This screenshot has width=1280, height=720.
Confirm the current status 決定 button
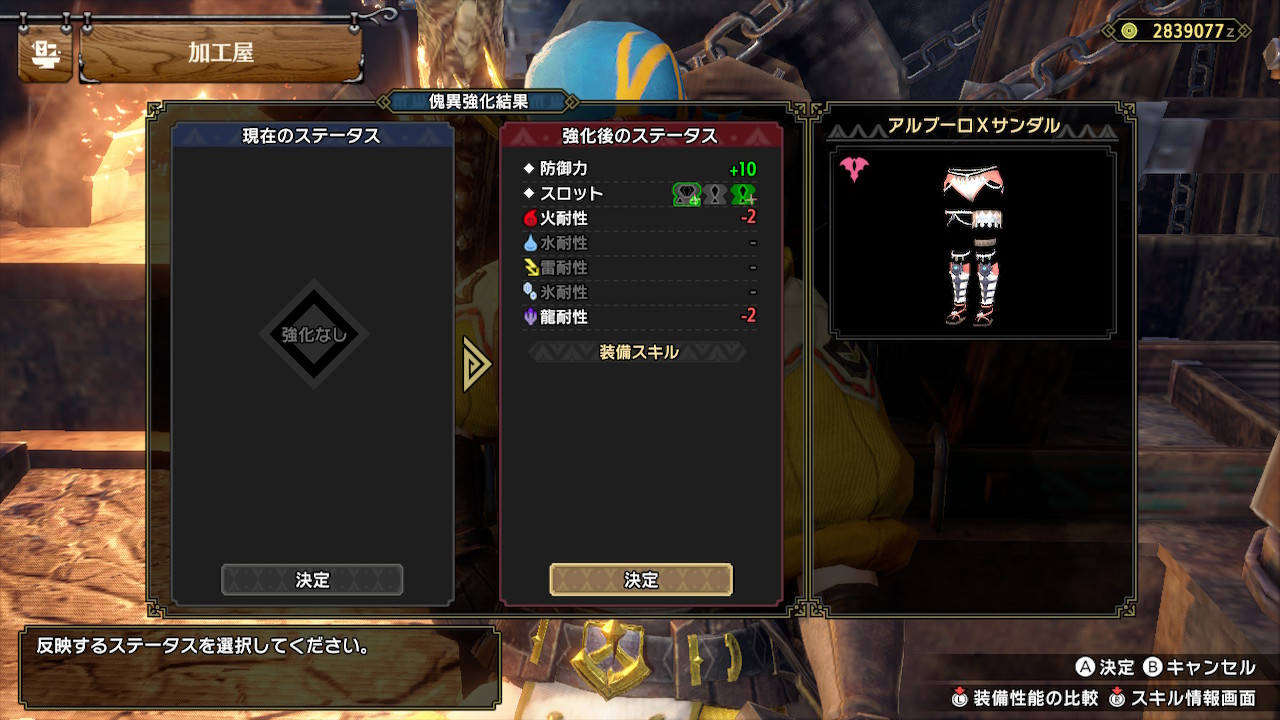coord(312,580)
